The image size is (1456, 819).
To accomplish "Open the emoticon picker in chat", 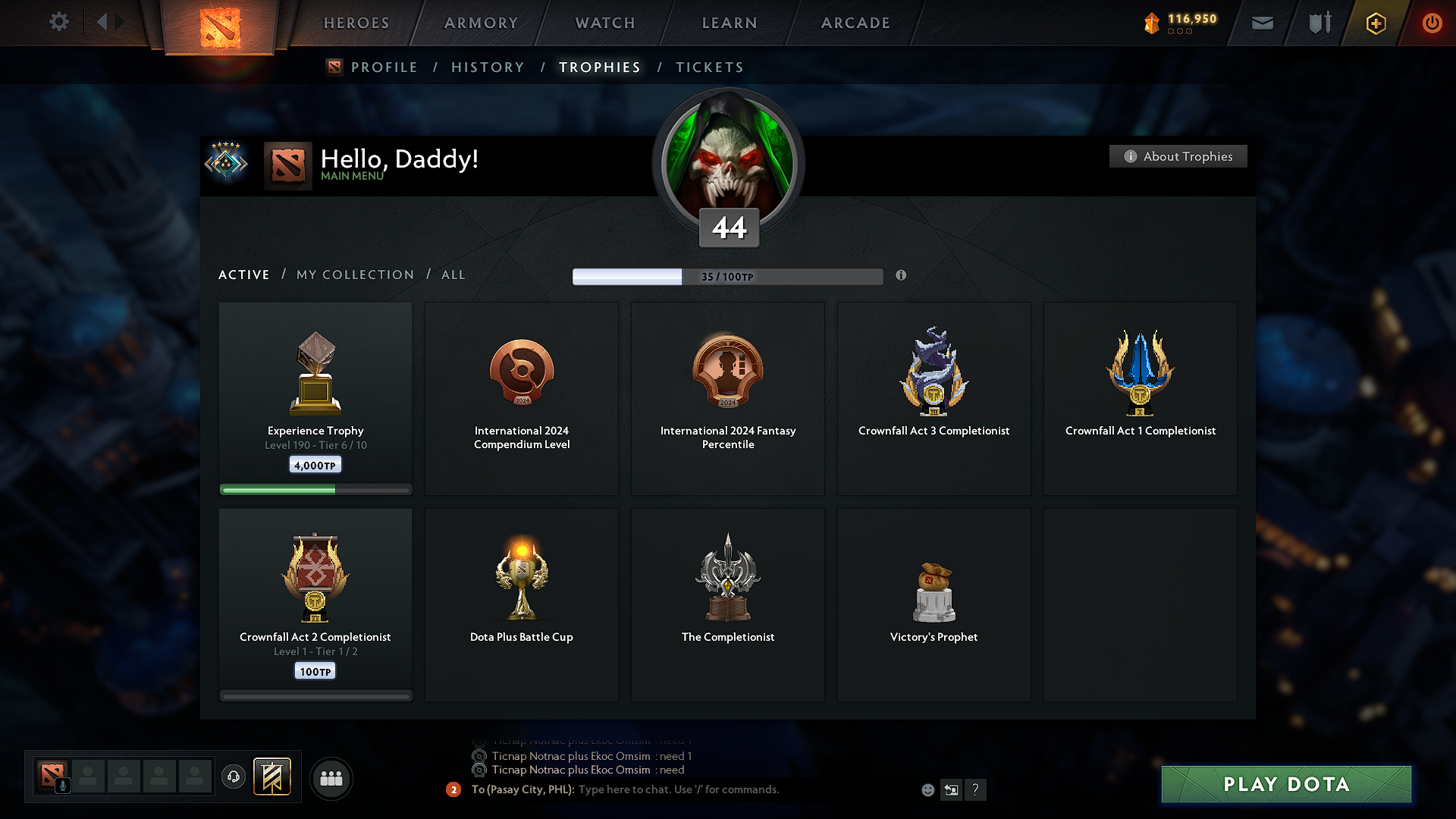I will click(x=927, y=789).
